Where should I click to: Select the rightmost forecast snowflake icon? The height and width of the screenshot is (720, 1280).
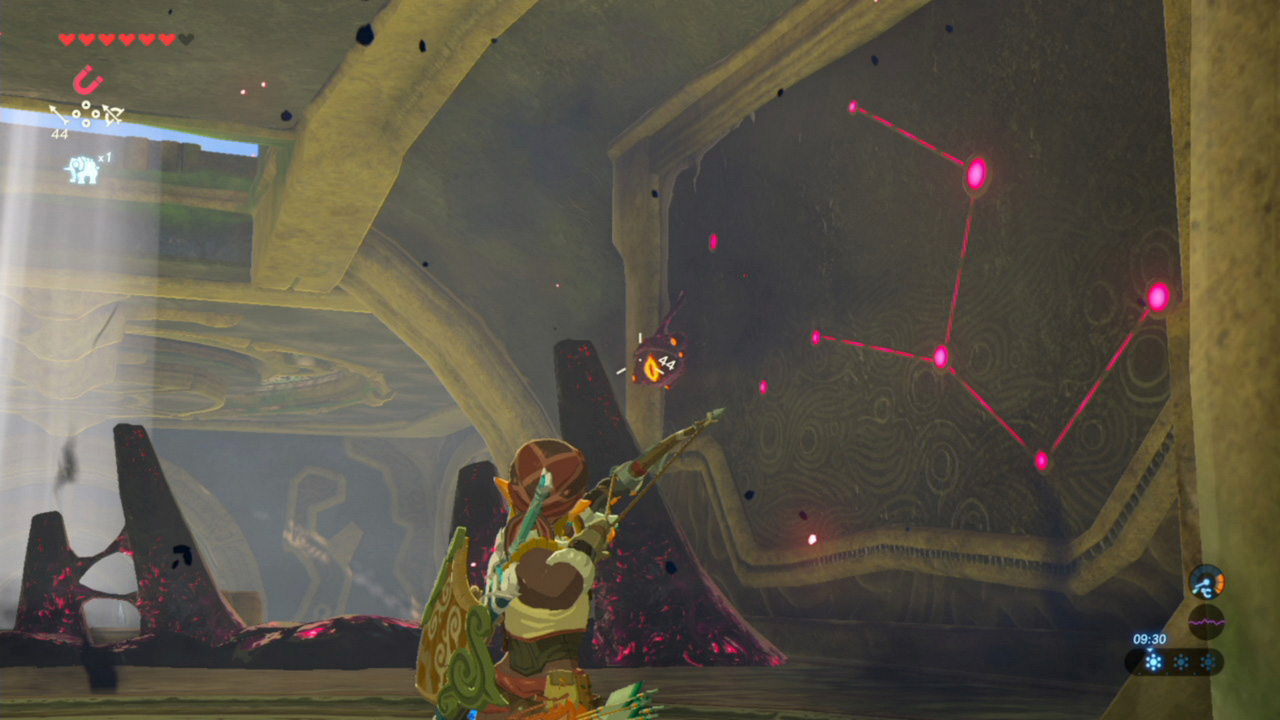click(x=1208, y=661)
